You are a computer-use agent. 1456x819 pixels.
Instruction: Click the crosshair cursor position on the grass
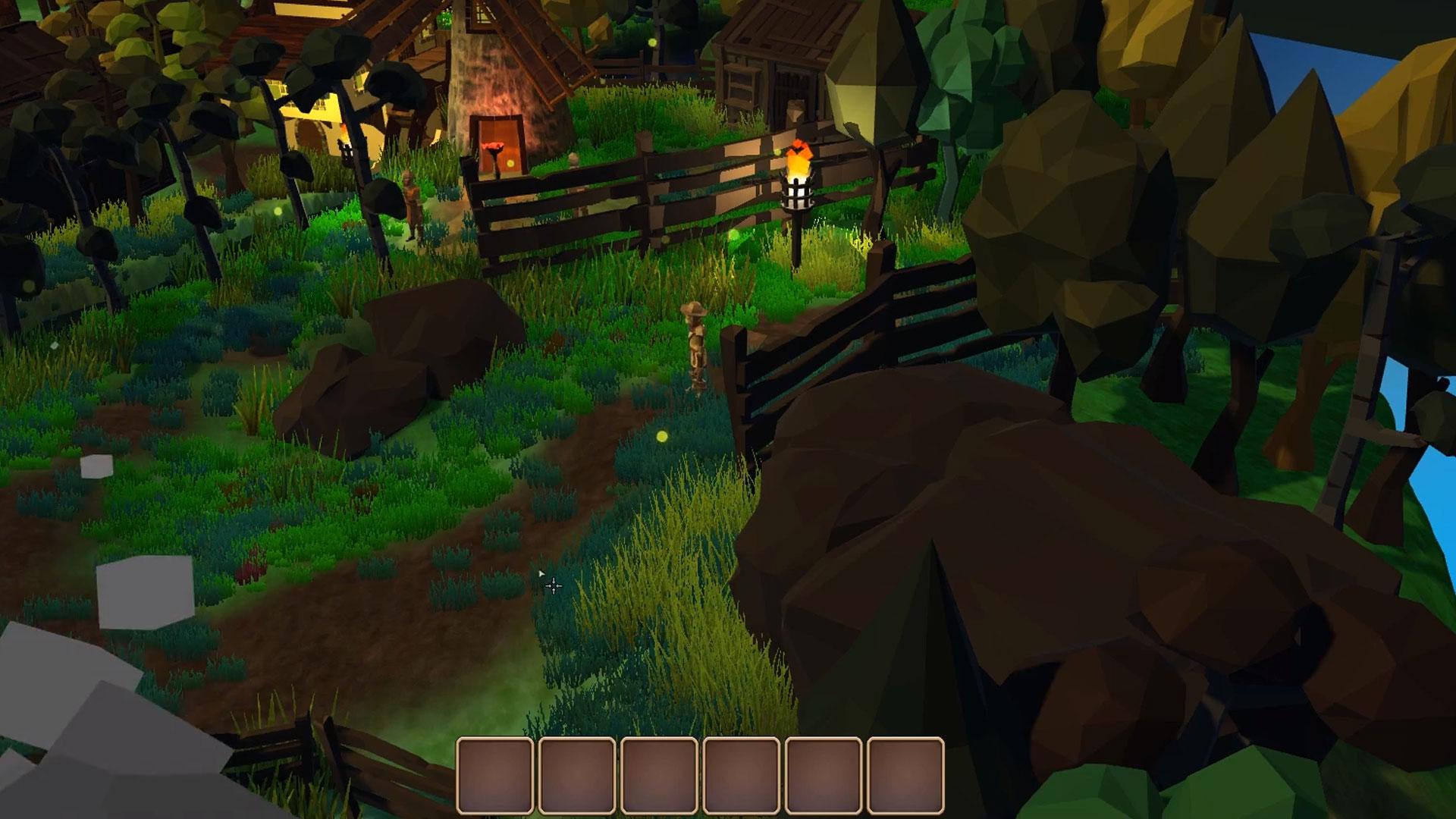pyautogui.click(x=552, y=585)
